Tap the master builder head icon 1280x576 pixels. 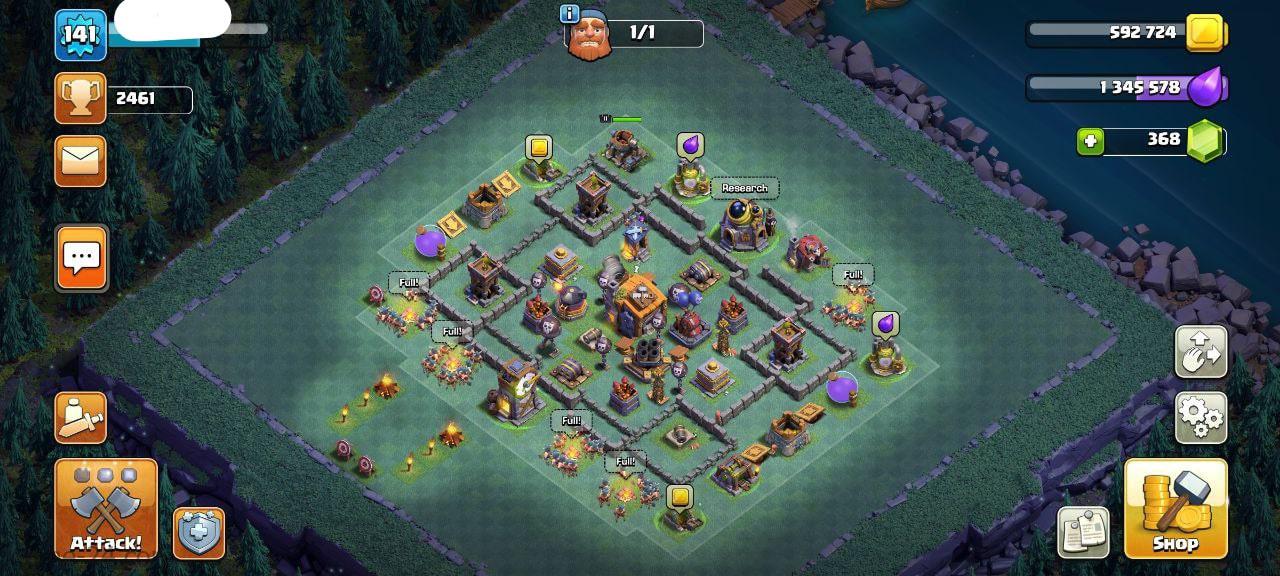pyautogui.click(x=588, y=37)
